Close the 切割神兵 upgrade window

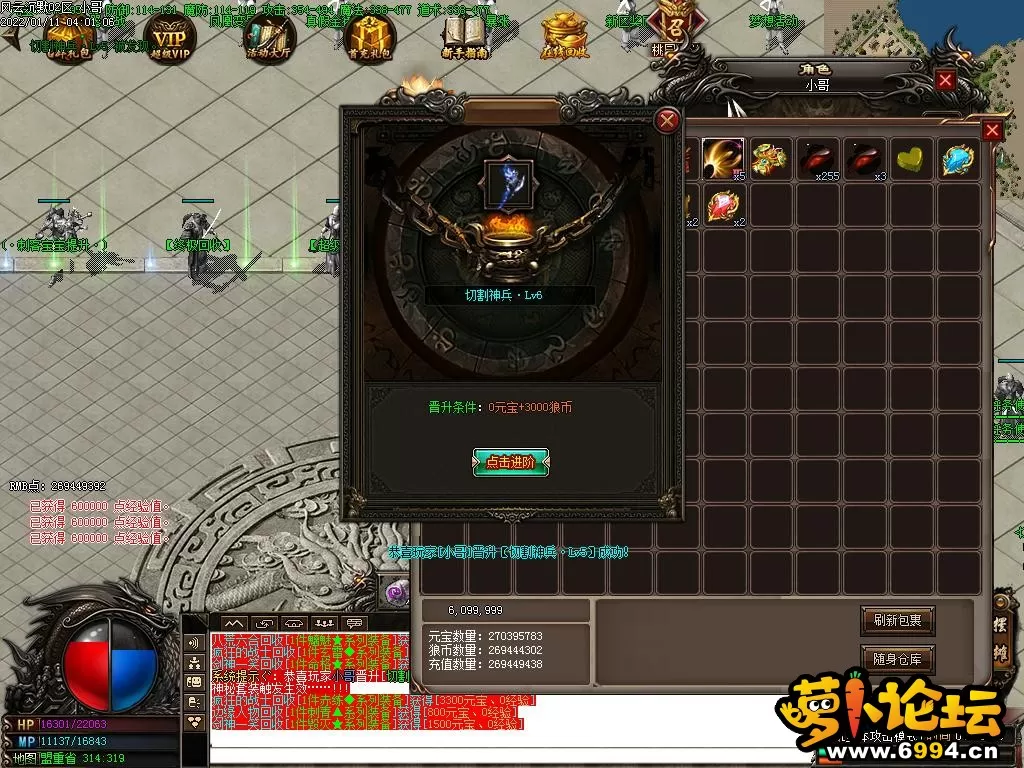tap(667, 121)
